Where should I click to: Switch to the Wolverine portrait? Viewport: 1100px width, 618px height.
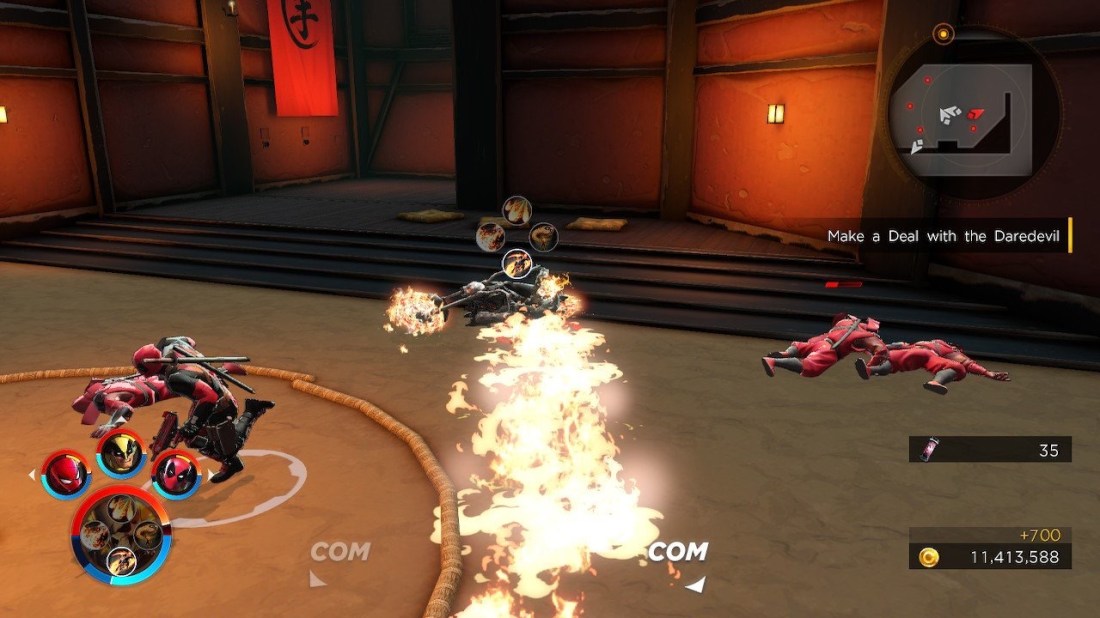(x=121, y=454)
